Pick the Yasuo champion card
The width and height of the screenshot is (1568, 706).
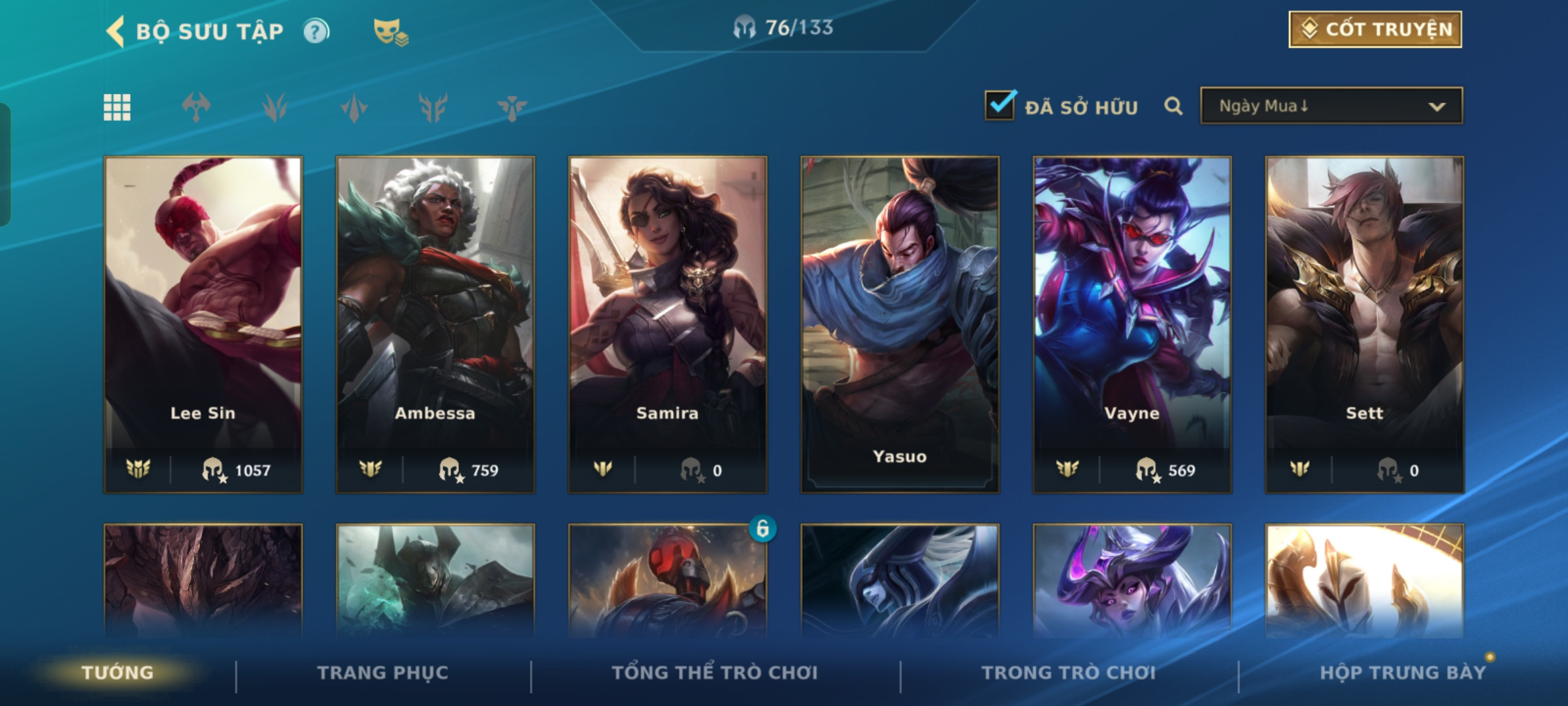click(900, 324)
